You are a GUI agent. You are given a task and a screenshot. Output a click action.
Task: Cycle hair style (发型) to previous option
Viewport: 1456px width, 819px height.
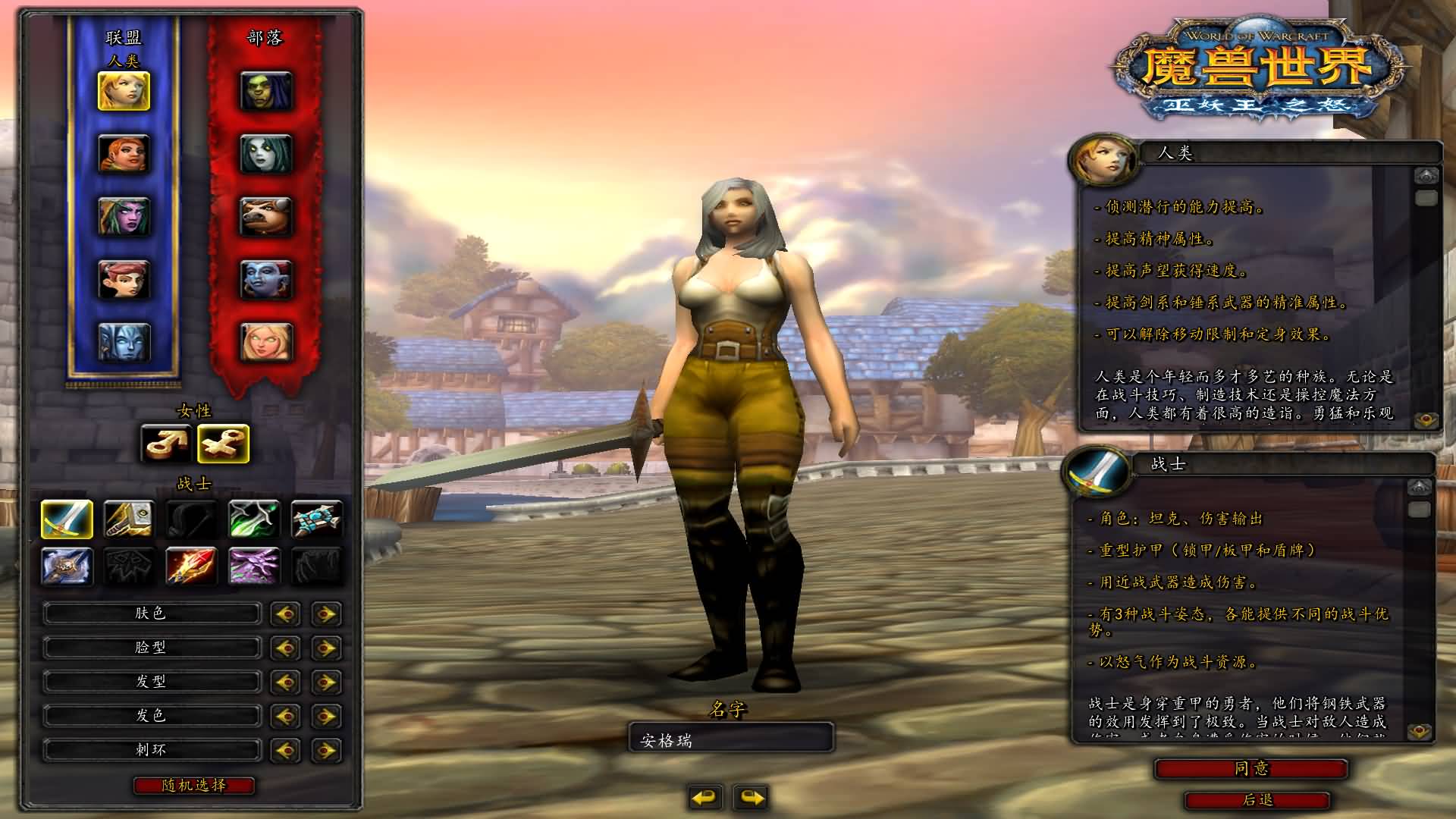(286, 682)
